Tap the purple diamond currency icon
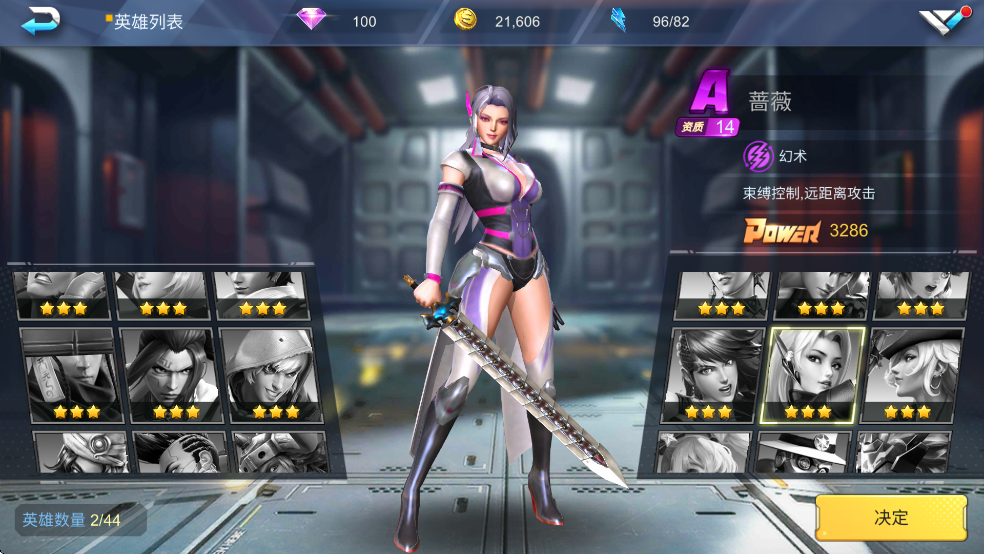The image size is (984, 554). (x=312, y=20)
